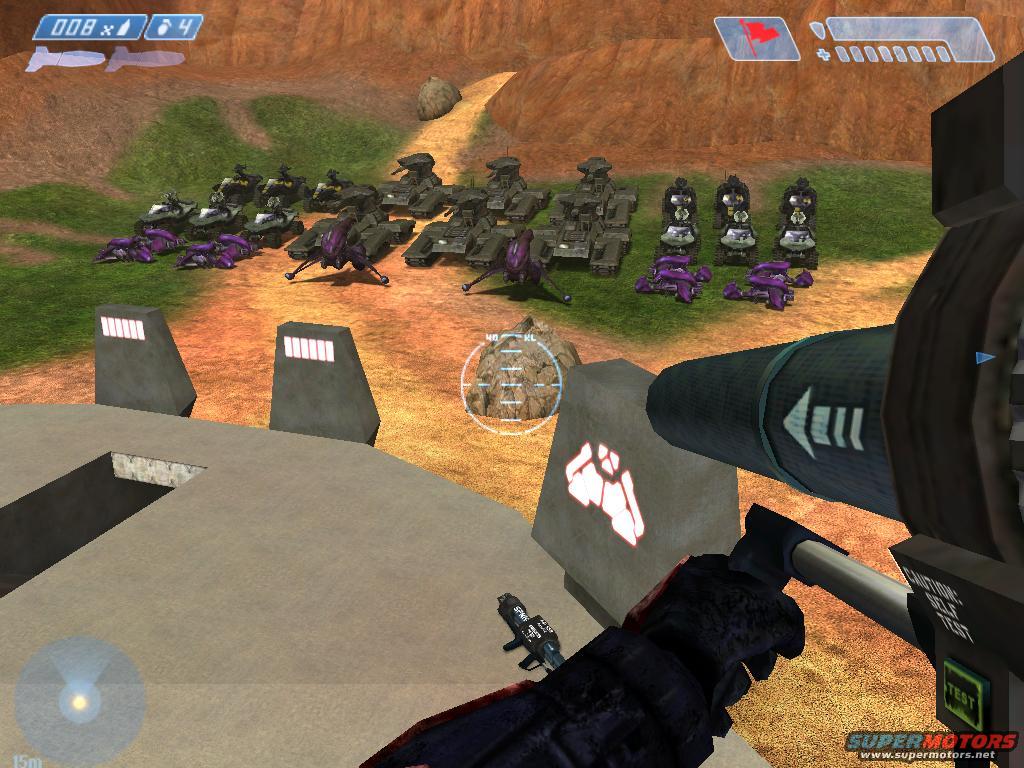This screenshot has width=1024, height=768.
Task: Select the red flag objective indicator
Action: [757, 38]
